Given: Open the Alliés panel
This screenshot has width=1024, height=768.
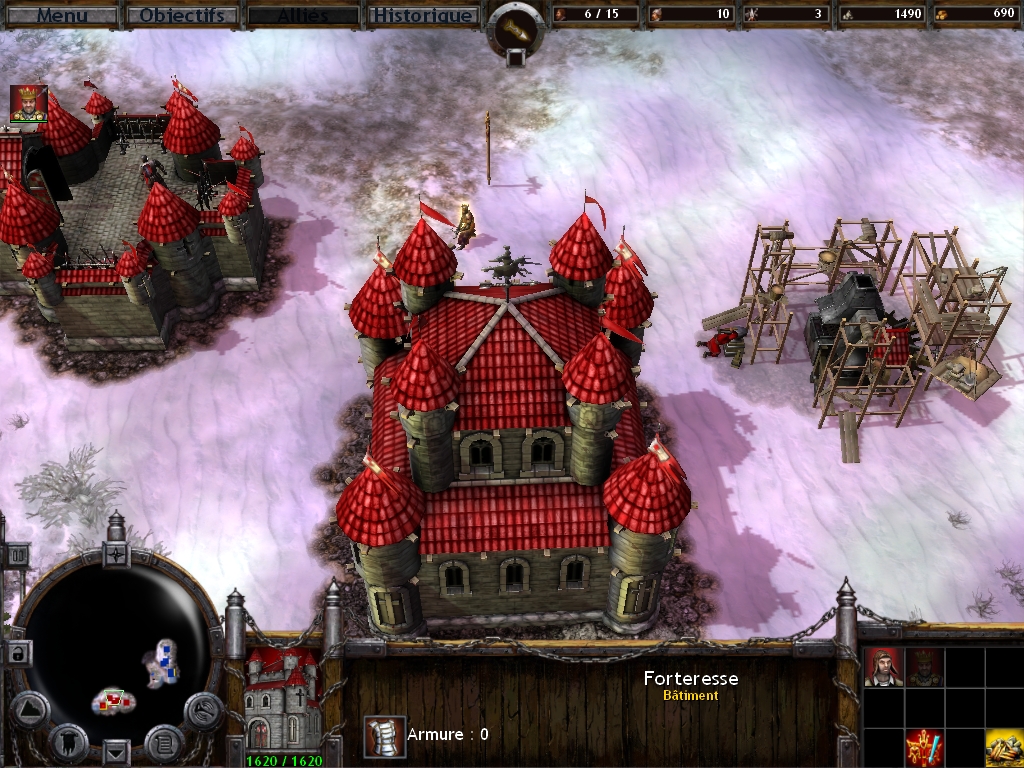Looking at the screenshot, I should 302,15.
